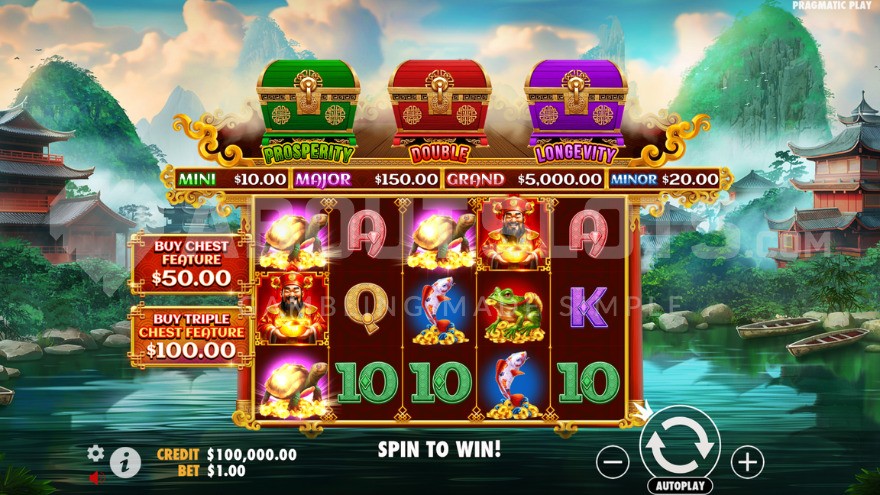
Task: Decrease the bet with the minus button
Action: pos(612,461)
